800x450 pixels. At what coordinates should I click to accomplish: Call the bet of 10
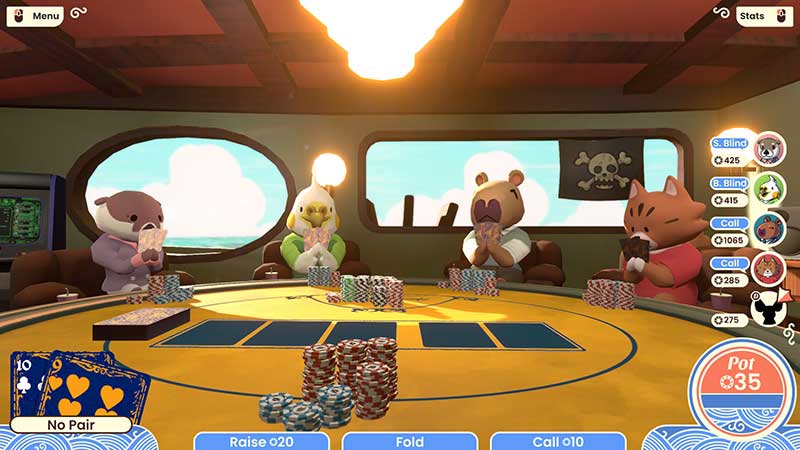coord(560,441)
